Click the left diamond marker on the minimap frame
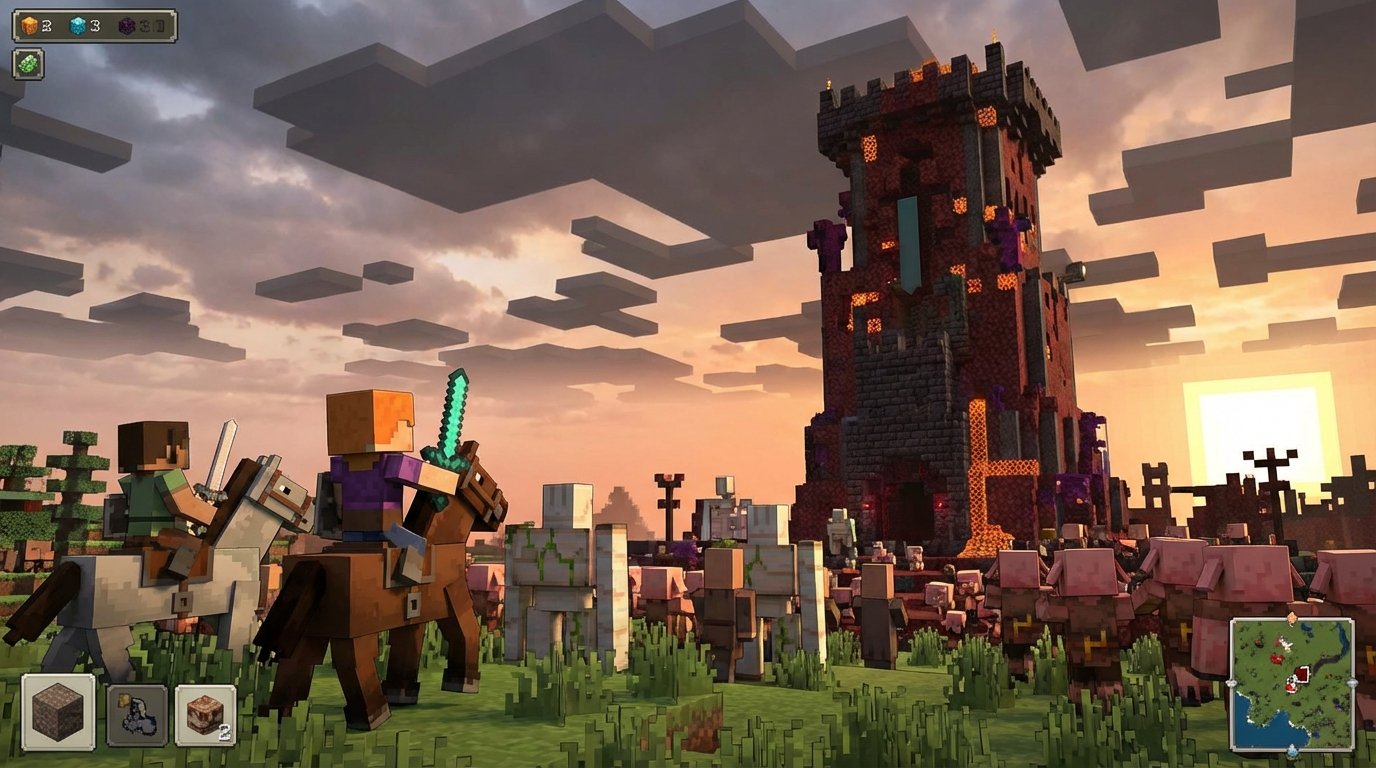This screenshot has width=1376, height=768. coord(1232,683)
